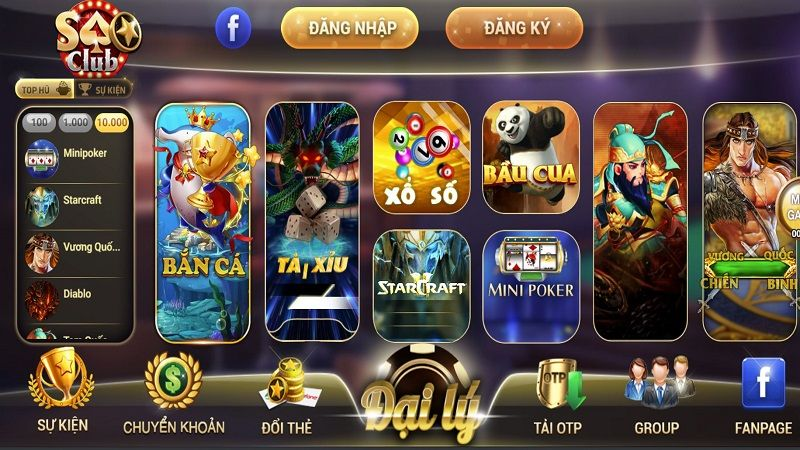The width and height of the screenshot is (800, 450).
Task: Open the Tài Xỉu dice game
Action: (x=311, y=223)
